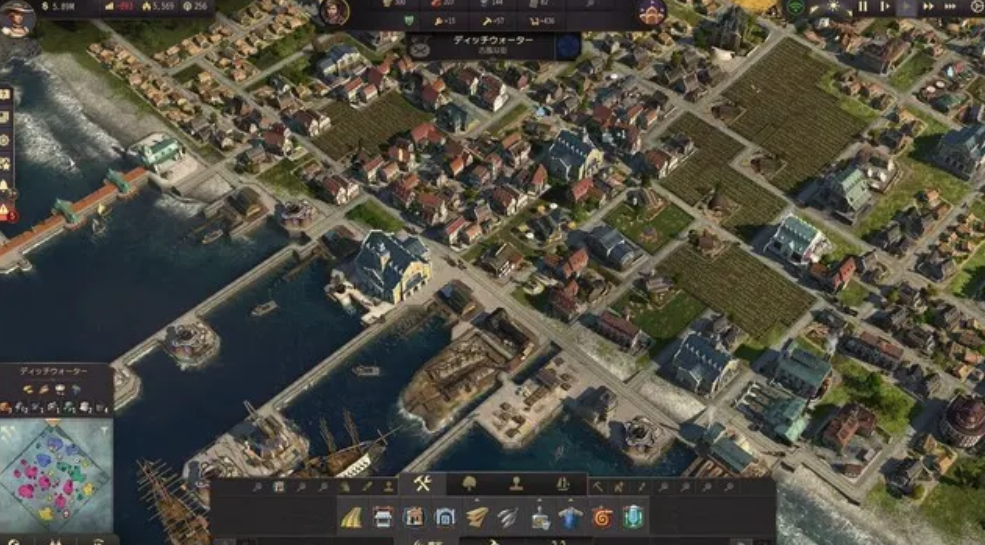Choose the wooden planks building icon
Image resolution: width=985 pixels, height=545 pixels.
coord(476,517)
